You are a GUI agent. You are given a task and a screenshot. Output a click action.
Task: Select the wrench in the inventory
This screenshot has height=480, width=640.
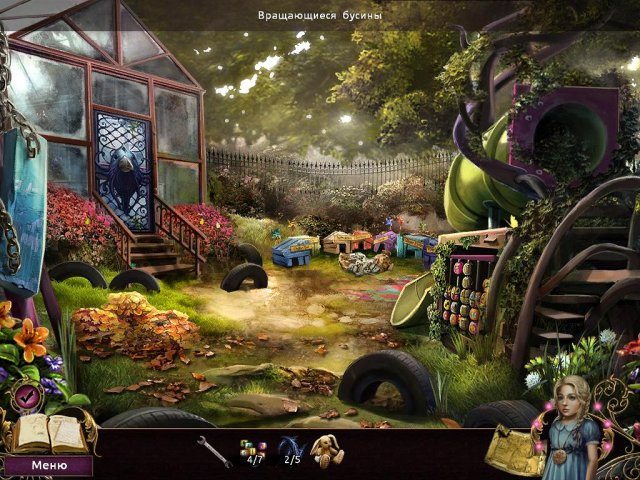(x=212, y=451)
